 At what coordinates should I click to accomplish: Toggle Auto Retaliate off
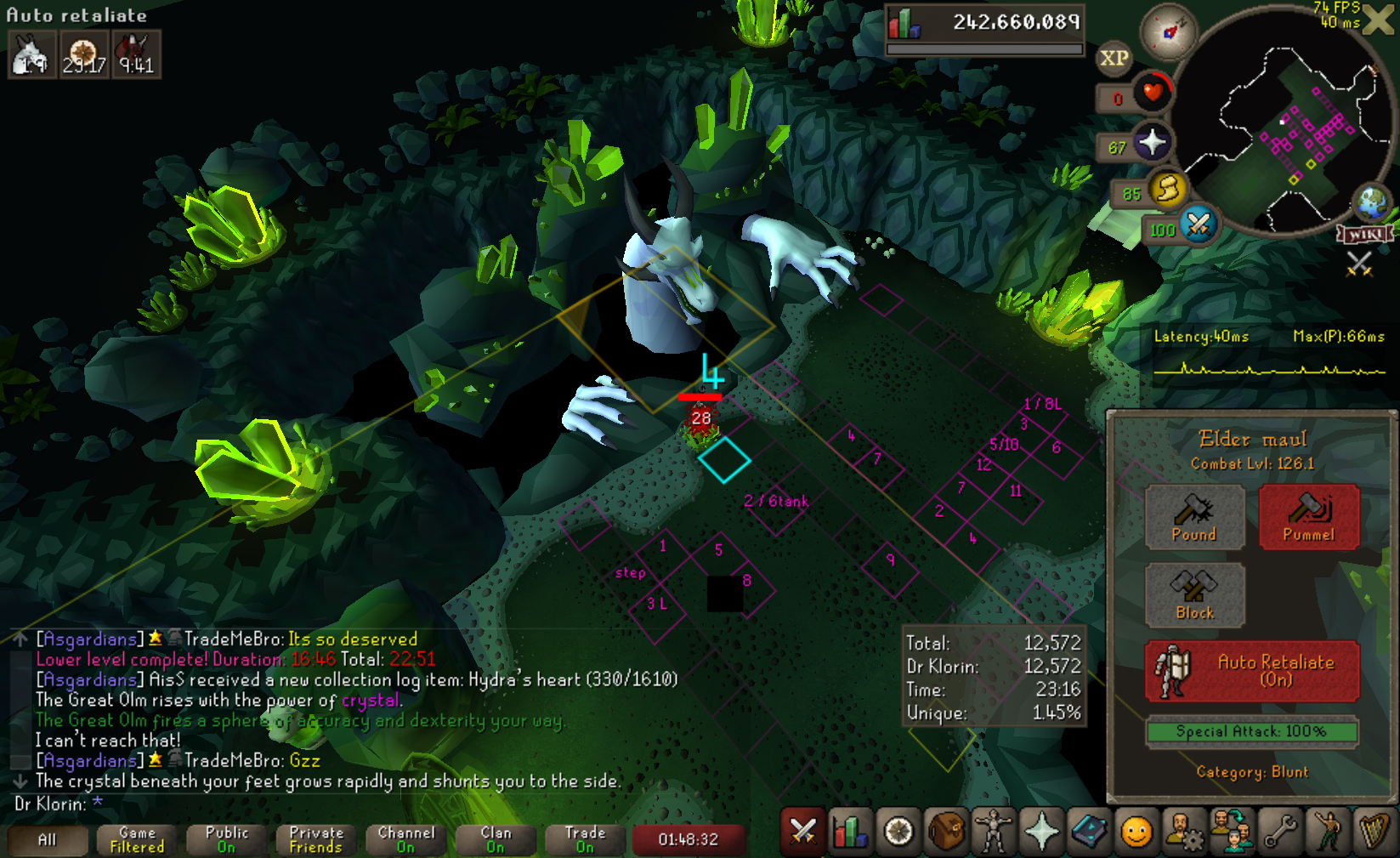pos(1251,671)
